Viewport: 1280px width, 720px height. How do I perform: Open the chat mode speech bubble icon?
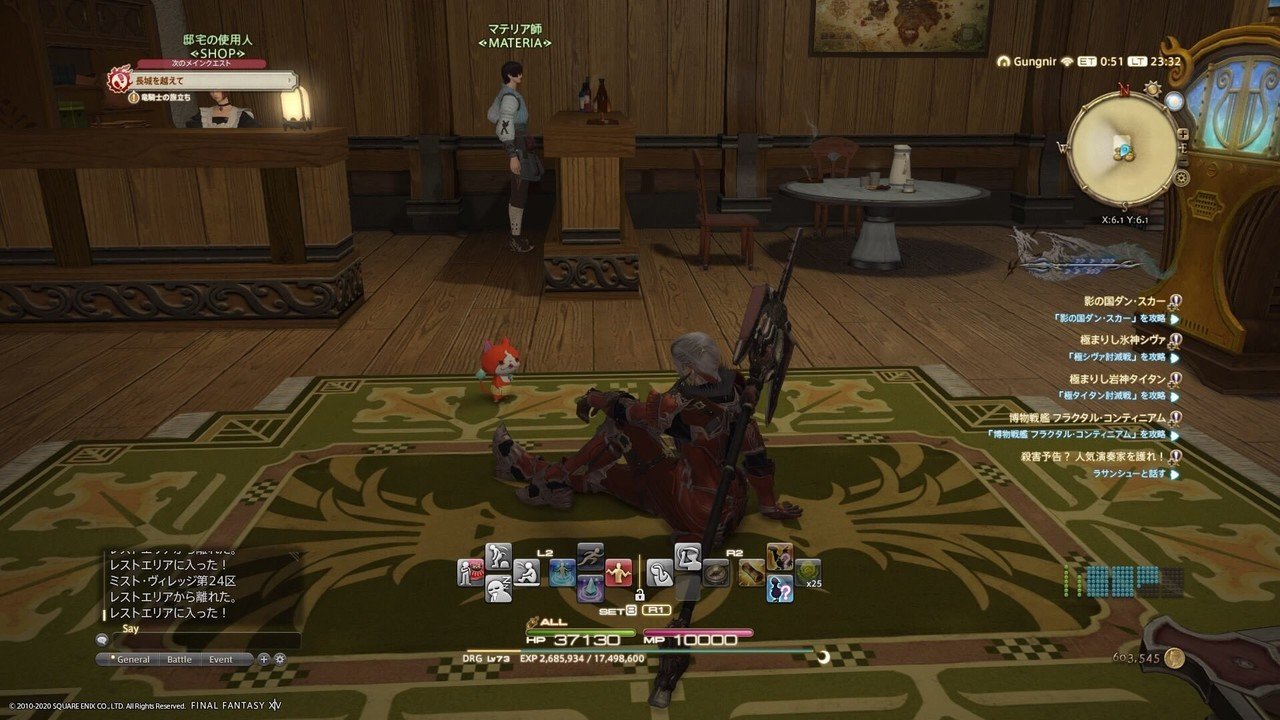102,640
